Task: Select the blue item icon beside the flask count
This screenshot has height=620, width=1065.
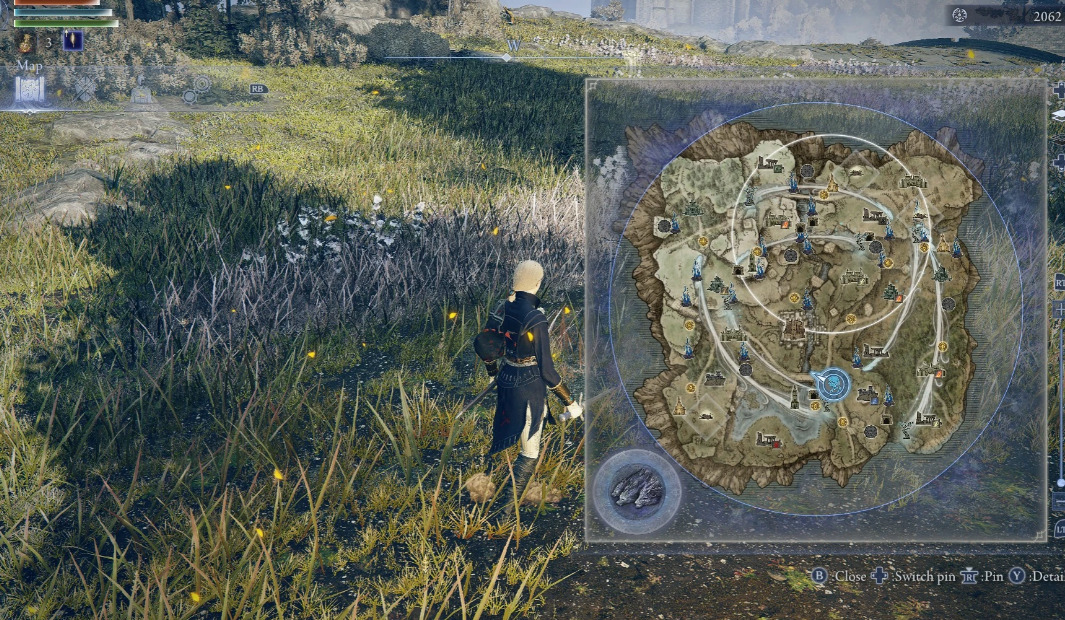Action: [x=72, y=41]
